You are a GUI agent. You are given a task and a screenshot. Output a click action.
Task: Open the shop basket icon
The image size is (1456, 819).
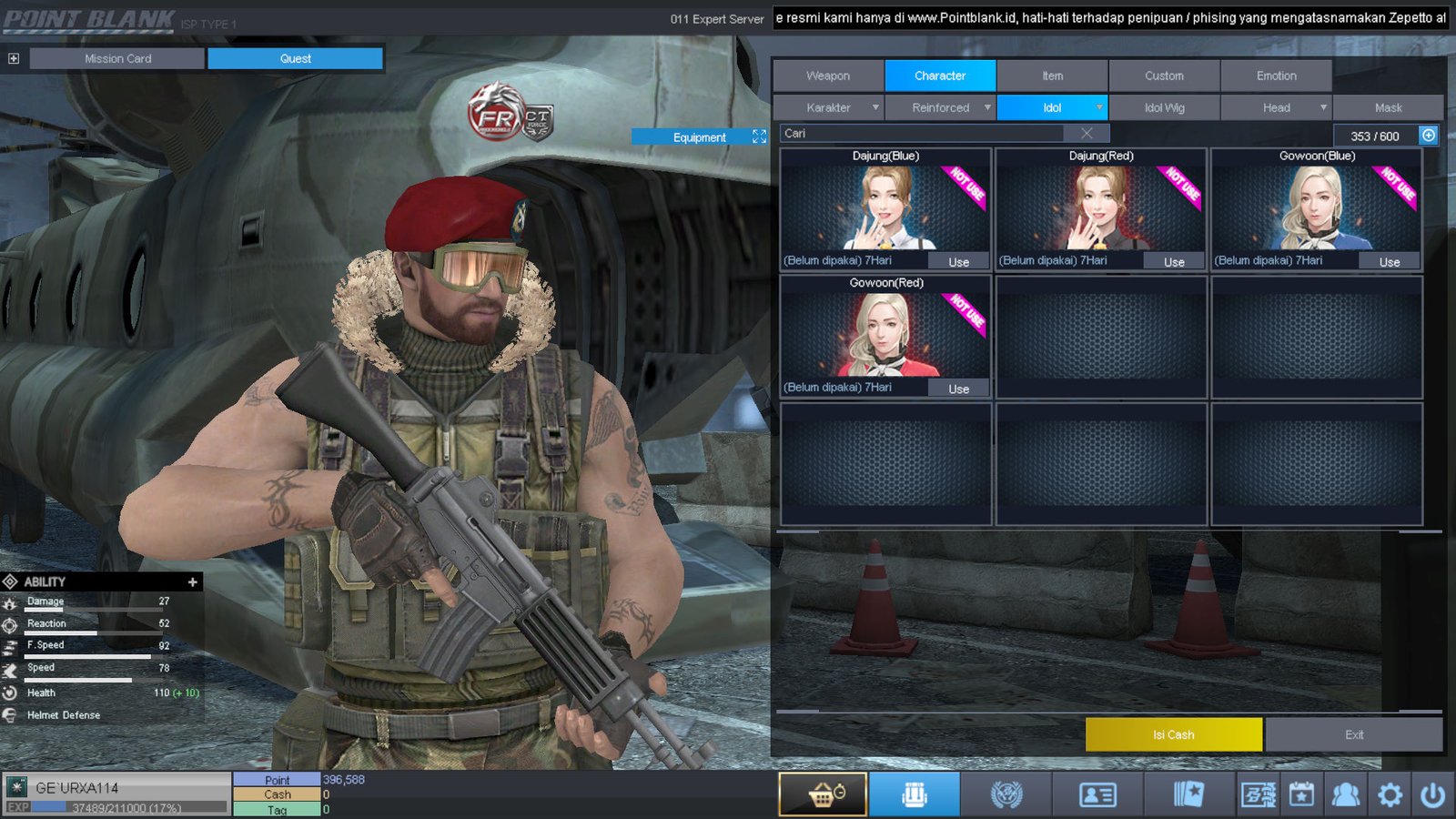(x=823, y=794)
